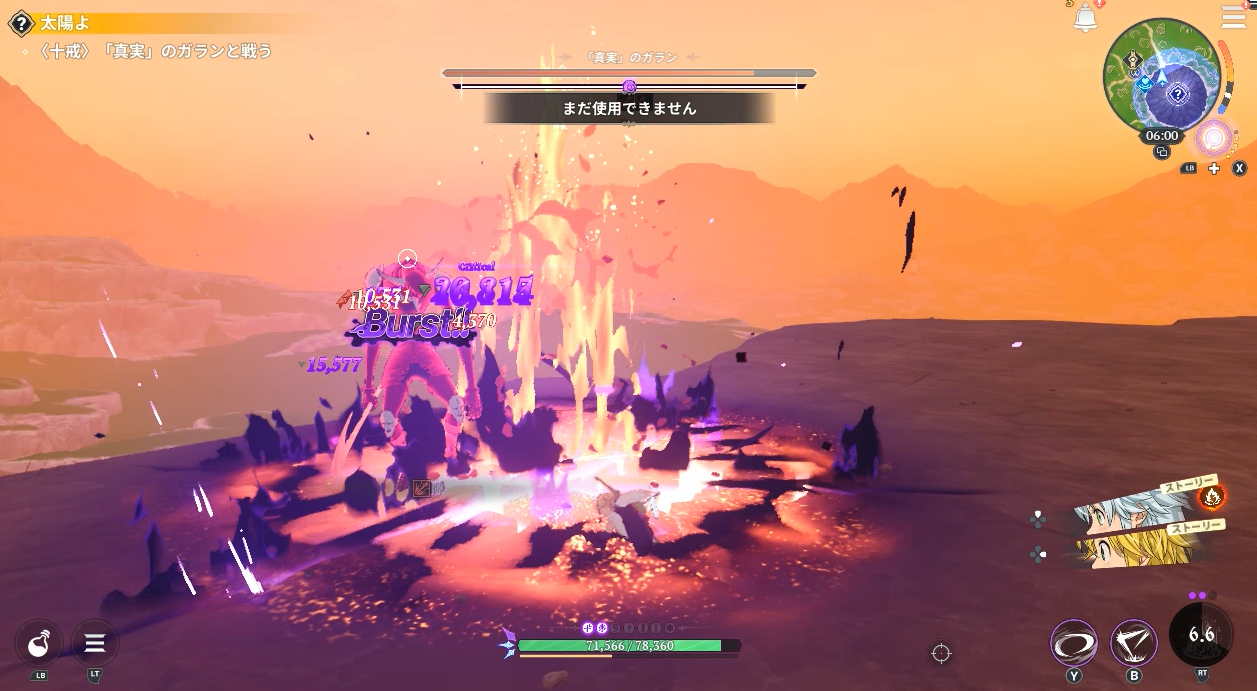Click the overlapping-squares button under the minimap clock

click(x=1161, y=152)
